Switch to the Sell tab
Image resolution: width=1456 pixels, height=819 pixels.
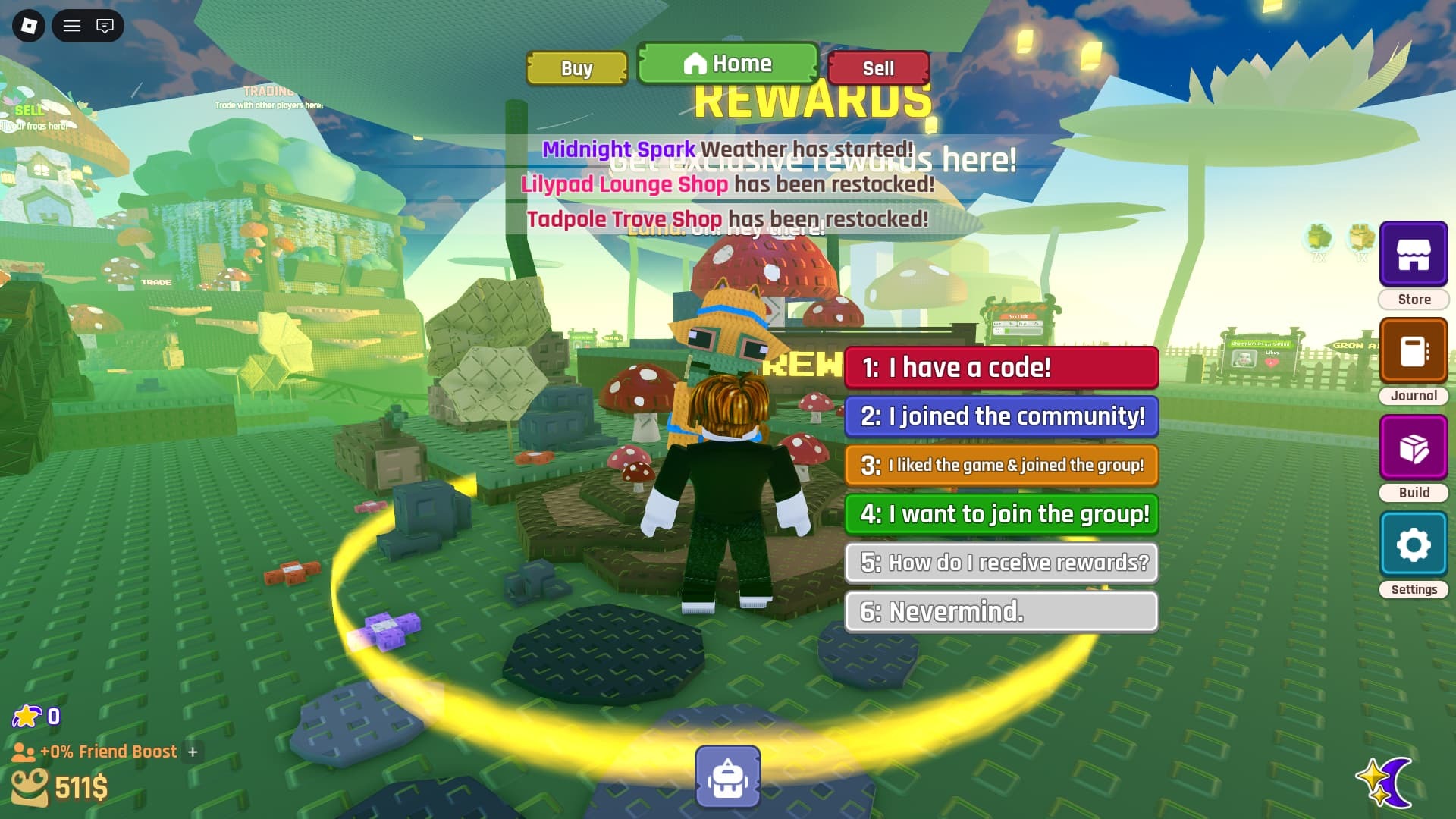(878, 69)
